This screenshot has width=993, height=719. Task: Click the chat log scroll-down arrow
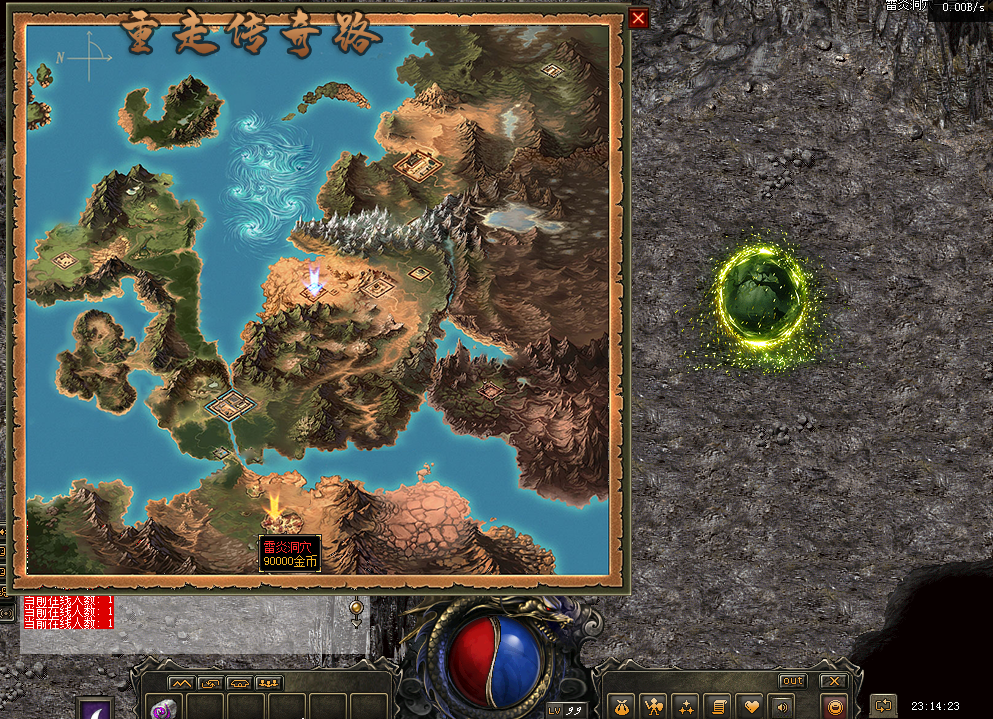click(356, 622)
